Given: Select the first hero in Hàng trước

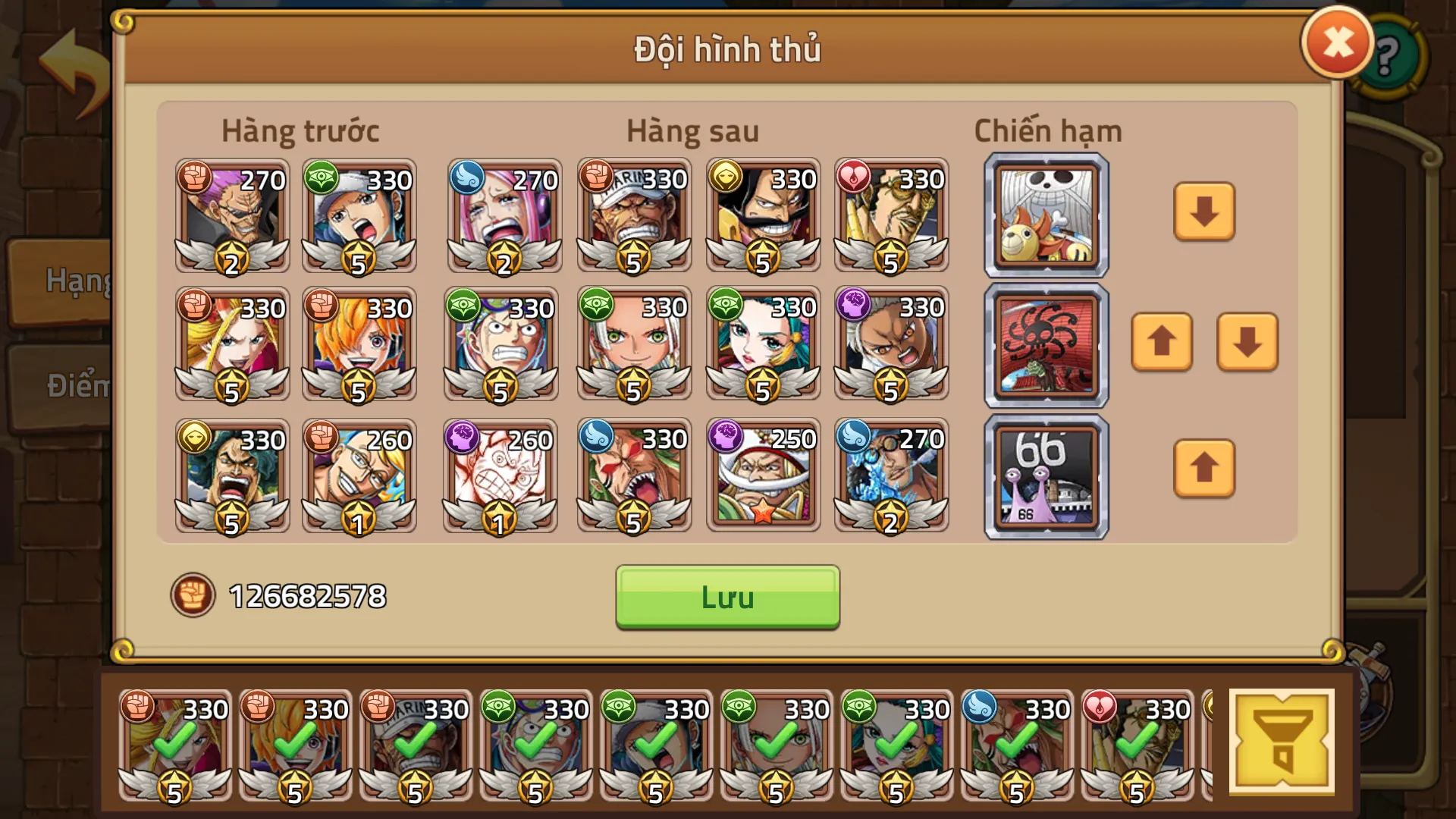Looking at the screenshot, I should pyautogui.click(x=231, y=215).
